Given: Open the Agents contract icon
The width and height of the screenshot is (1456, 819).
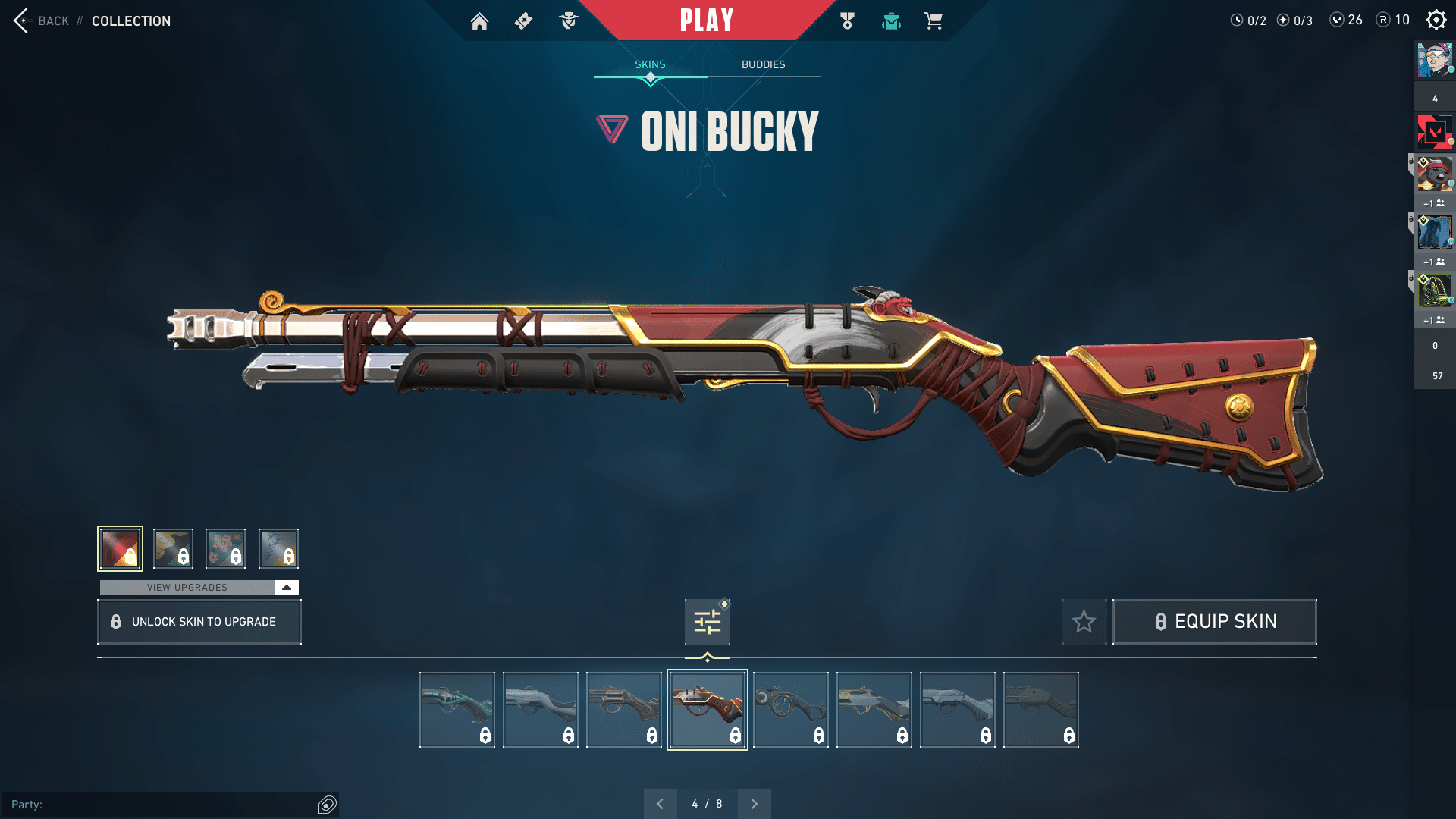Looking at the screenshot, I should click(567, 21).
